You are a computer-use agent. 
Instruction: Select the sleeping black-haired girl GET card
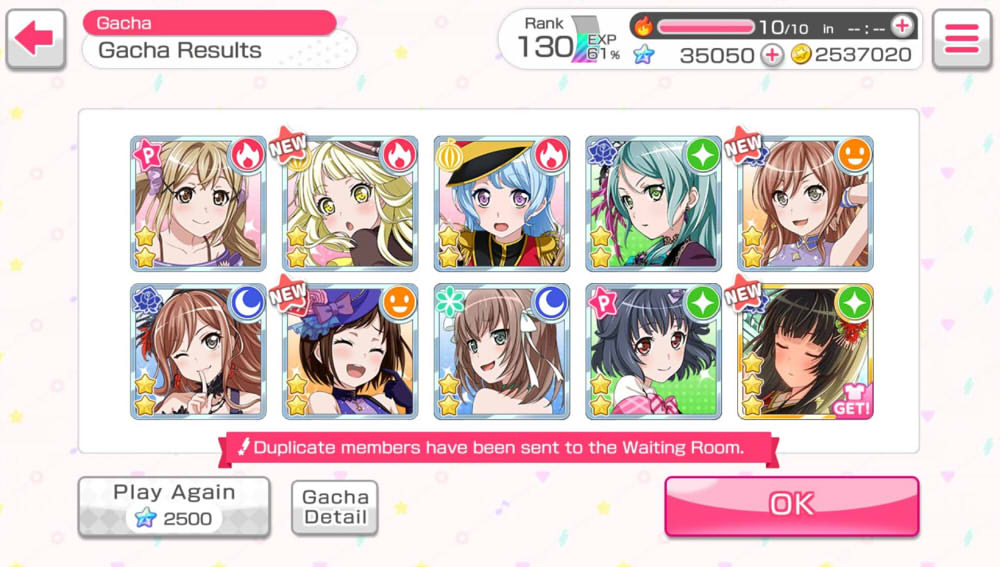[x=806, y=352]
